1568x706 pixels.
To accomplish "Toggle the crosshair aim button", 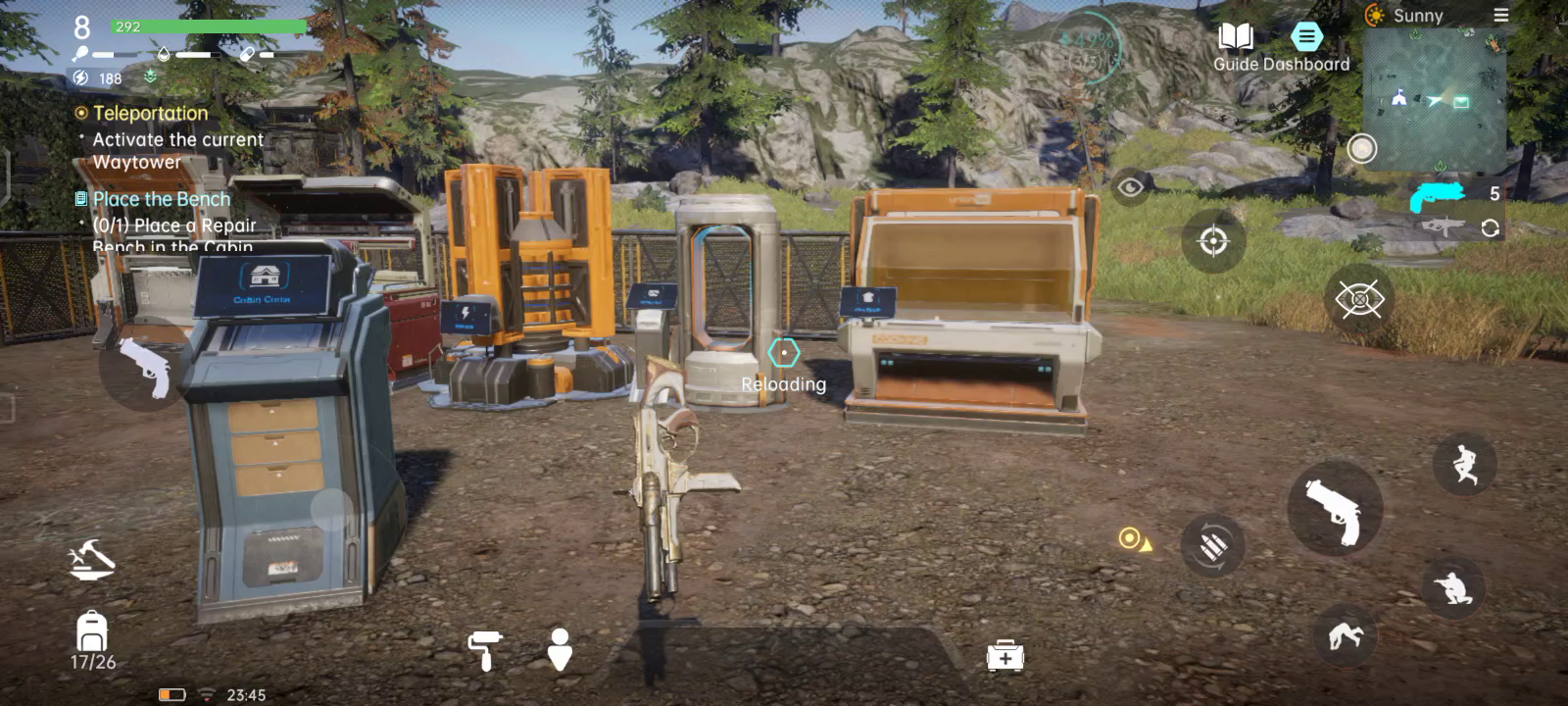I will (1213, 240).
